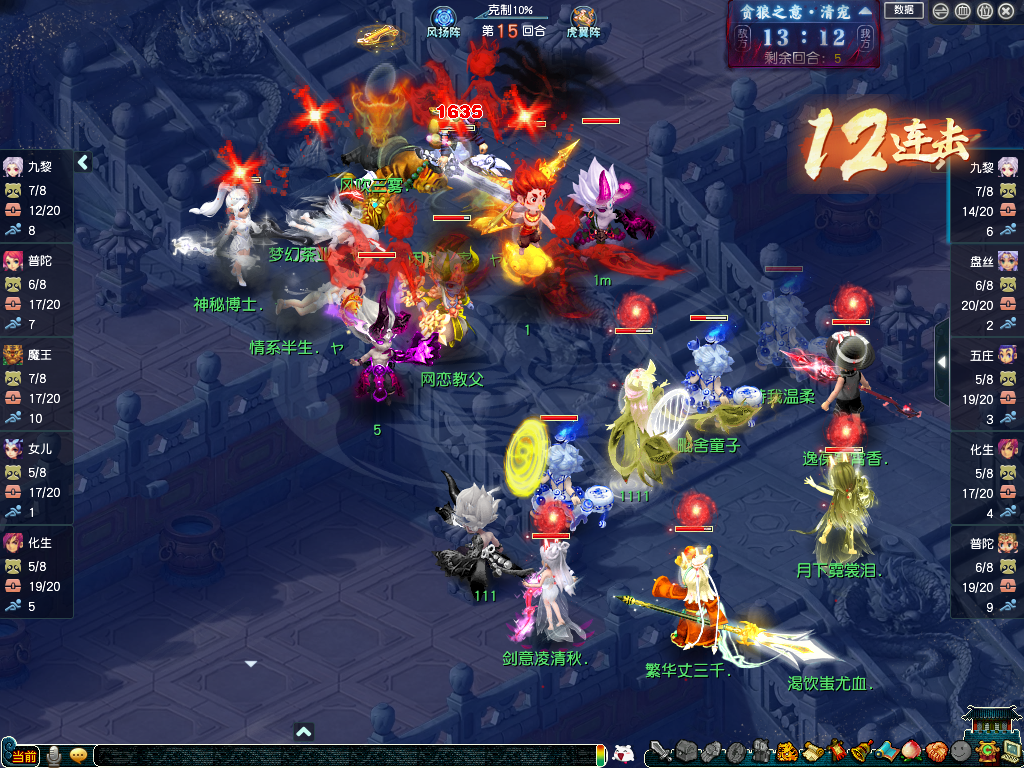
Task: Collapse the left team panel arrow
Action: click(84, 162)
